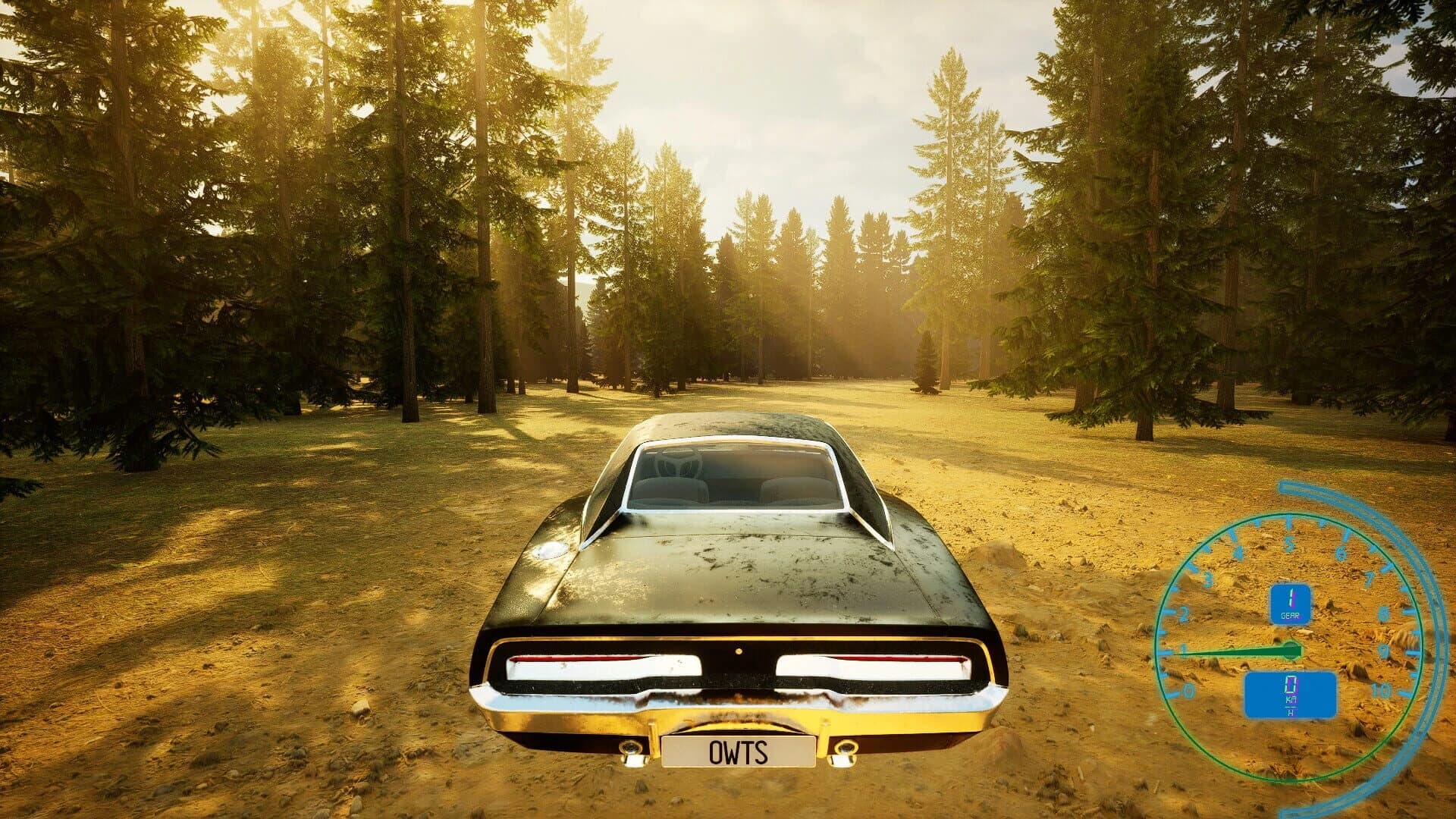This screenshot has height=819, width=1456.
Task: Click the GEAR indicator showing 1
Action: point(1290,603)
